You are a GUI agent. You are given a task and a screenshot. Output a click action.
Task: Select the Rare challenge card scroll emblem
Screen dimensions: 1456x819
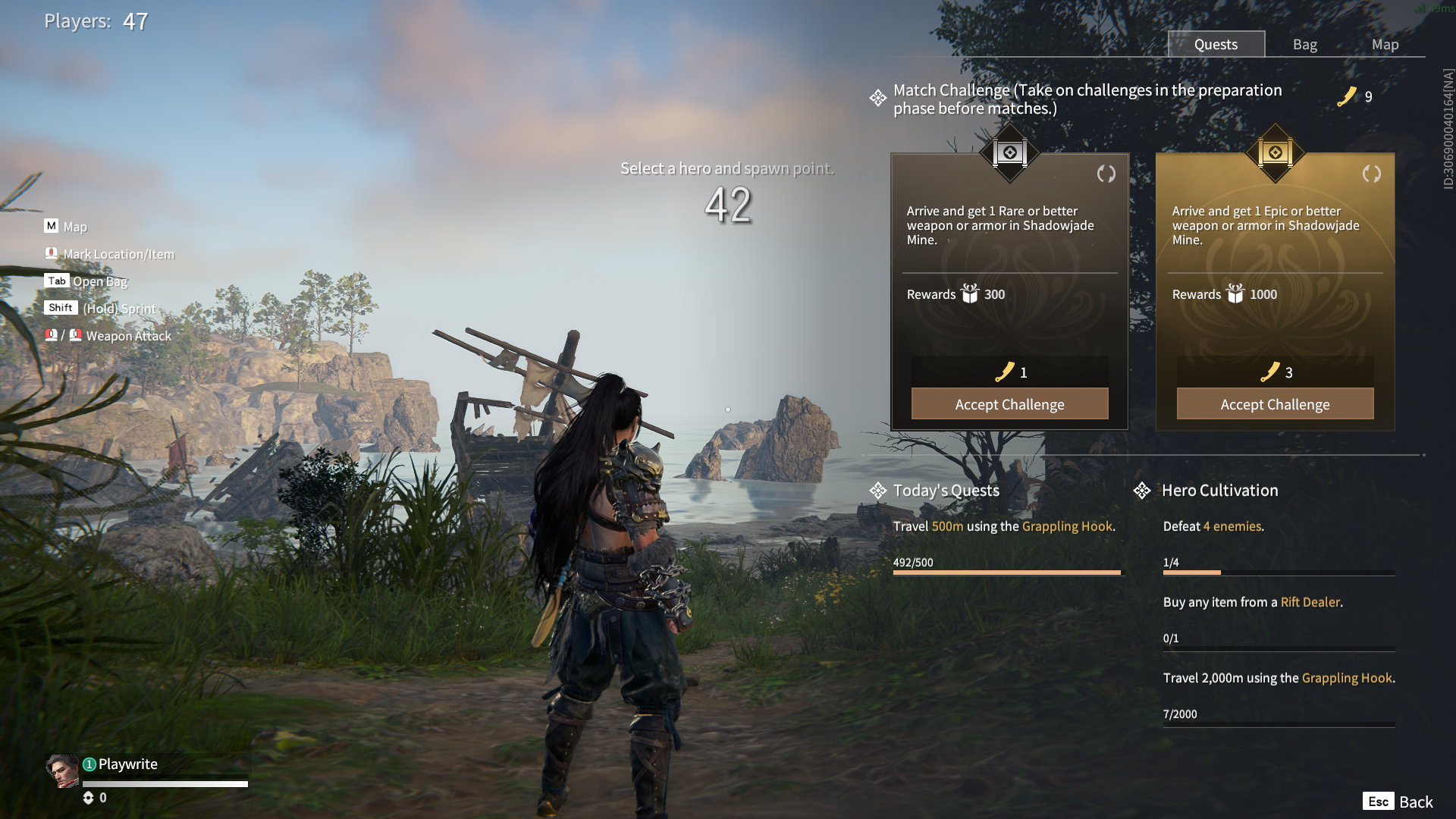(1009, 153)
